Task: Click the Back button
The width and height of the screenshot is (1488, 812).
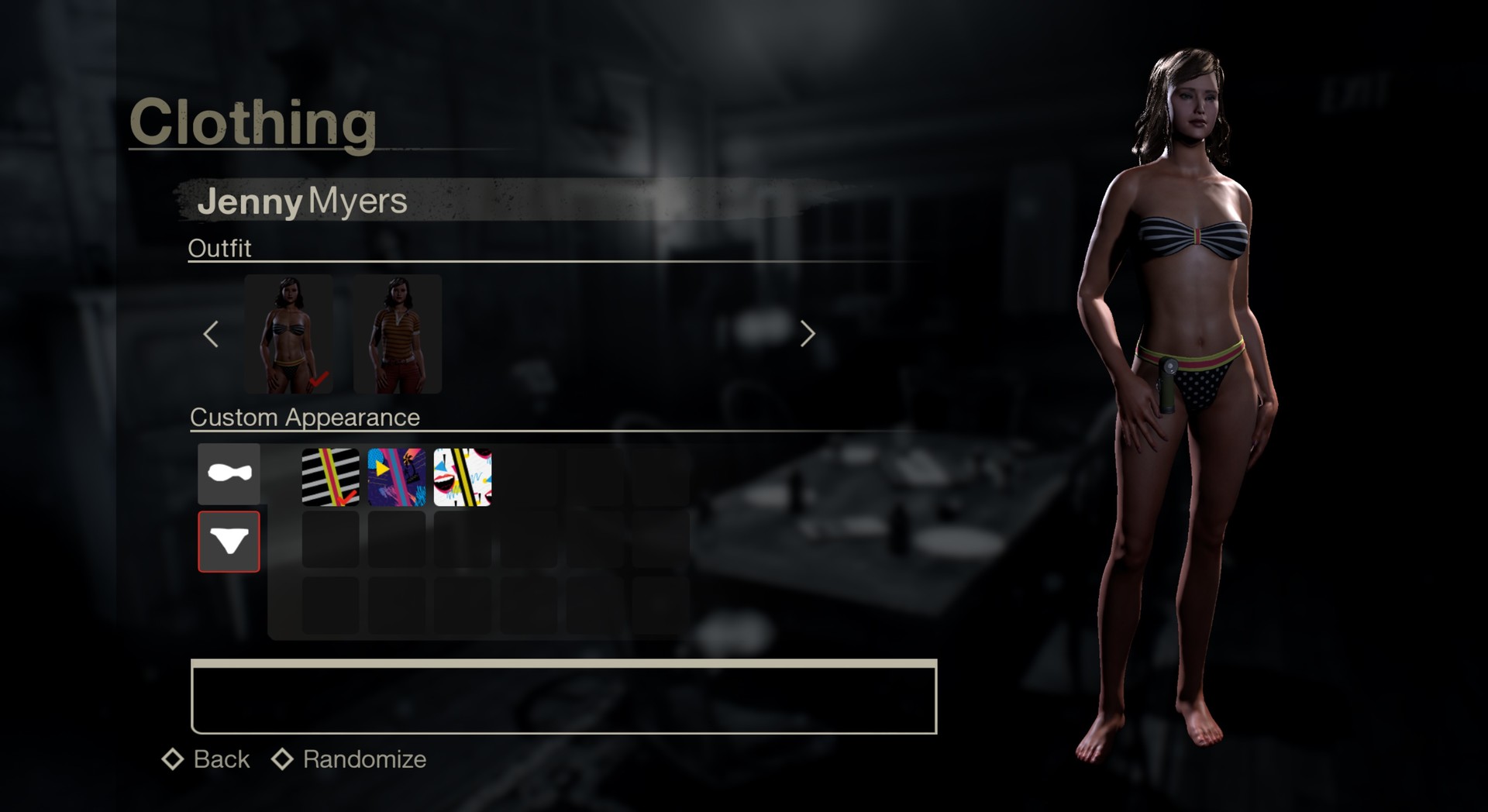Action: coord(220,759)
